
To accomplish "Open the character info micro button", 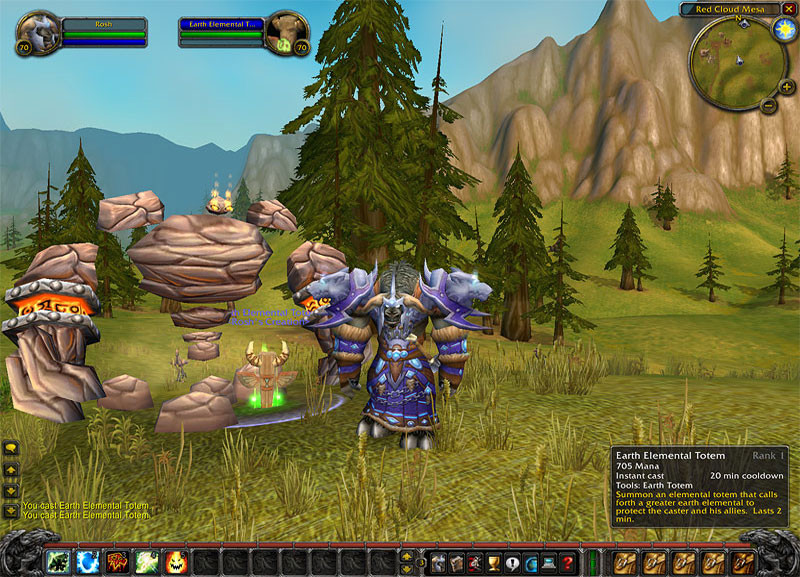I will click(x=438, y=561).
